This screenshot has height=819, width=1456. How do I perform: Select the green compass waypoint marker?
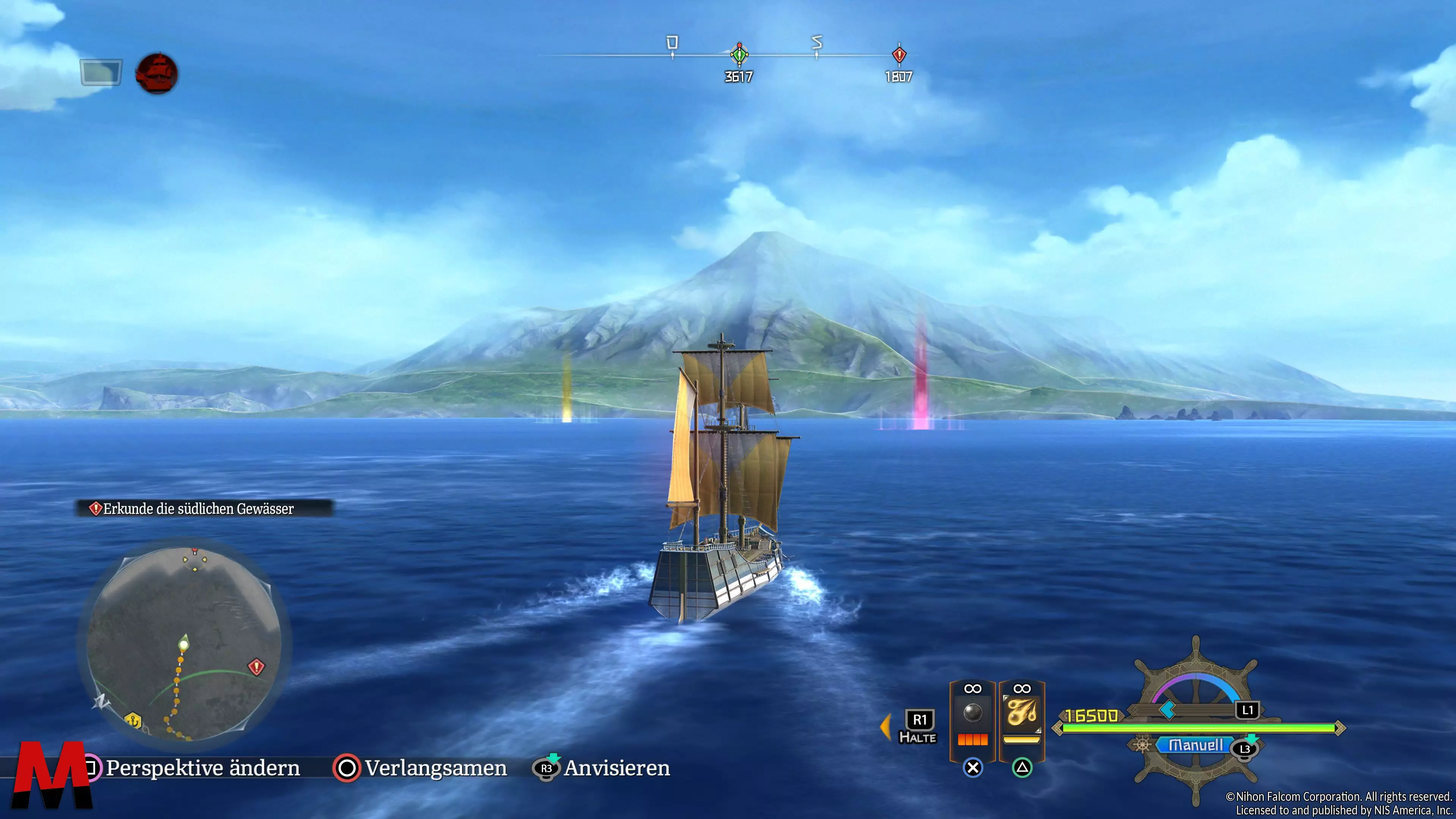739,55
